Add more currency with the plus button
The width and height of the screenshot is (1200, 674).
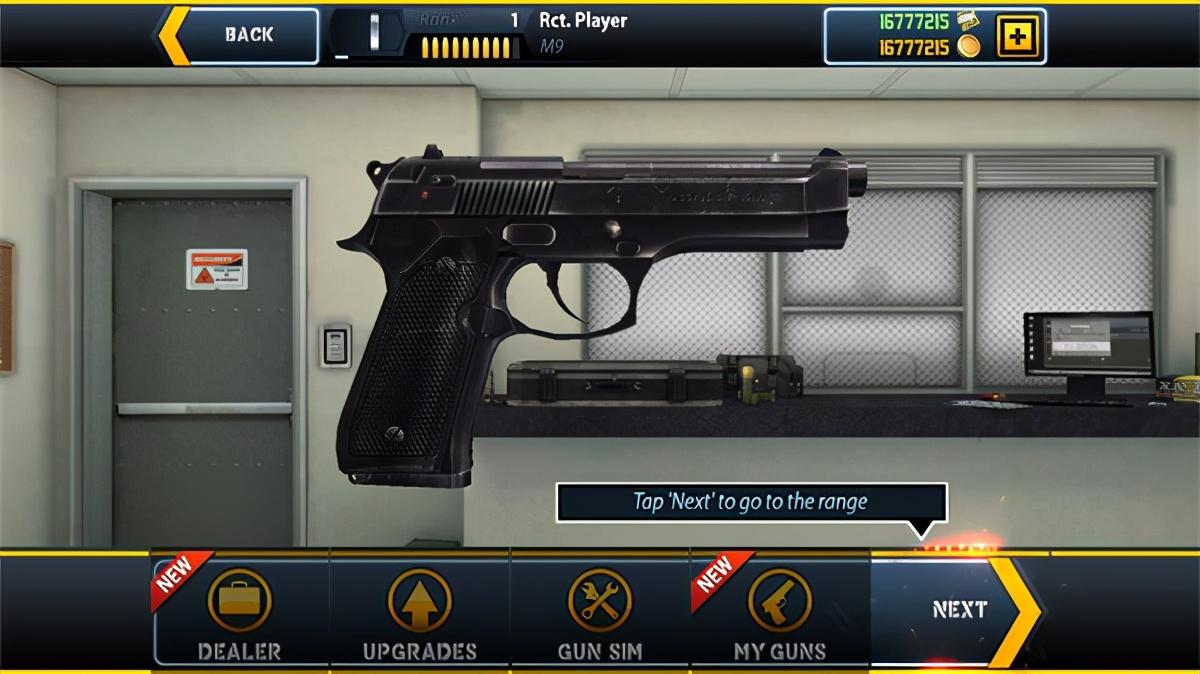1019,37
